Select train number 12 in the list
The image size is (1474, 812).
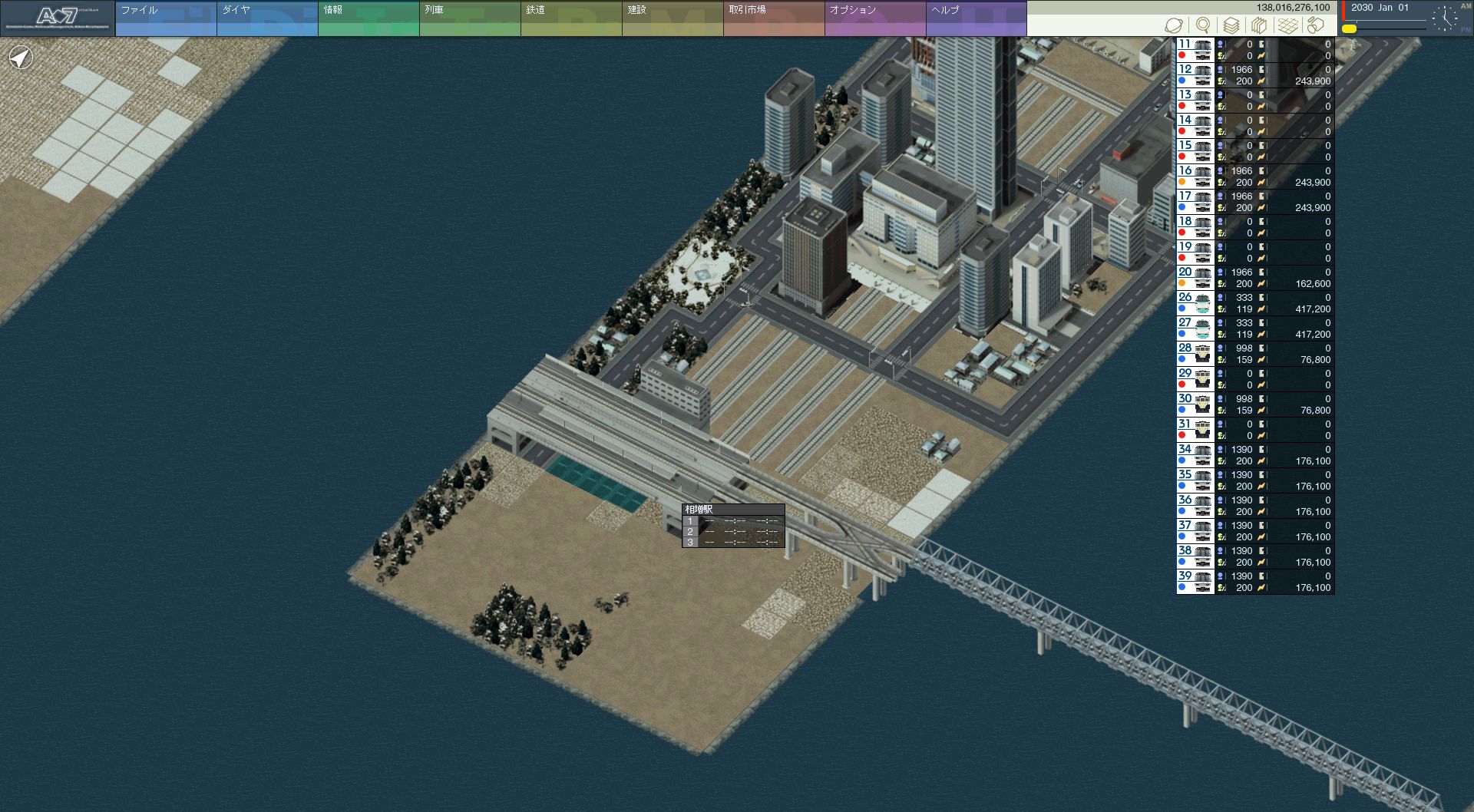(x=1195, y=74)
